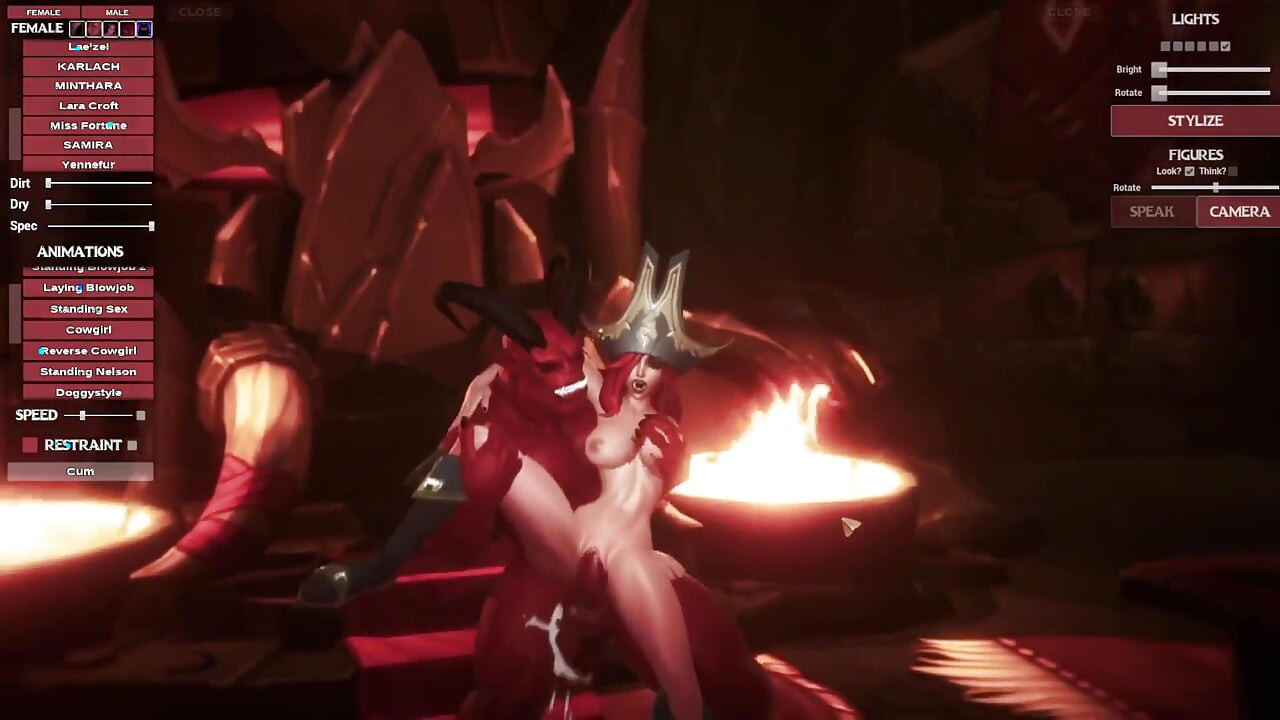Click the Bright slider handle
This screenshot has height=720, width=1280.
coord(1159,69)
